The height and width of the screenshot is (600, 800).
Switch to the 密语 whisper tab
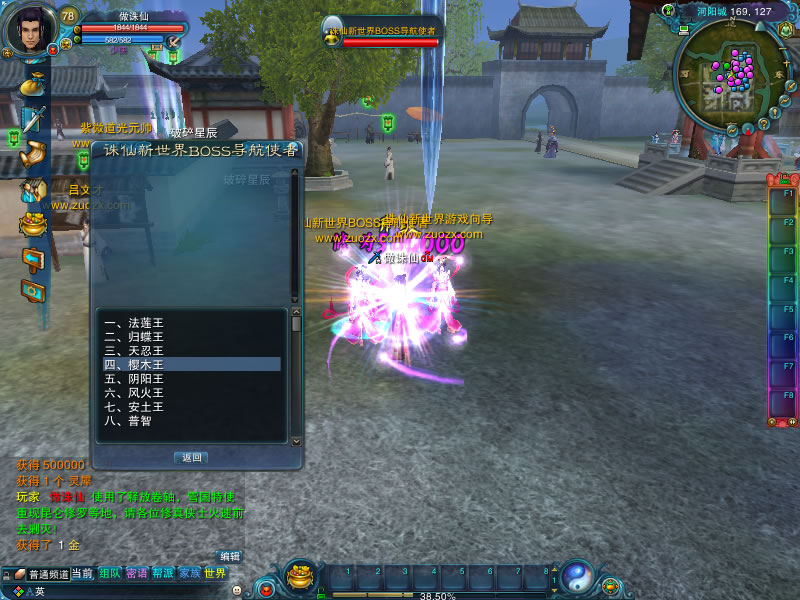point(137,573)
